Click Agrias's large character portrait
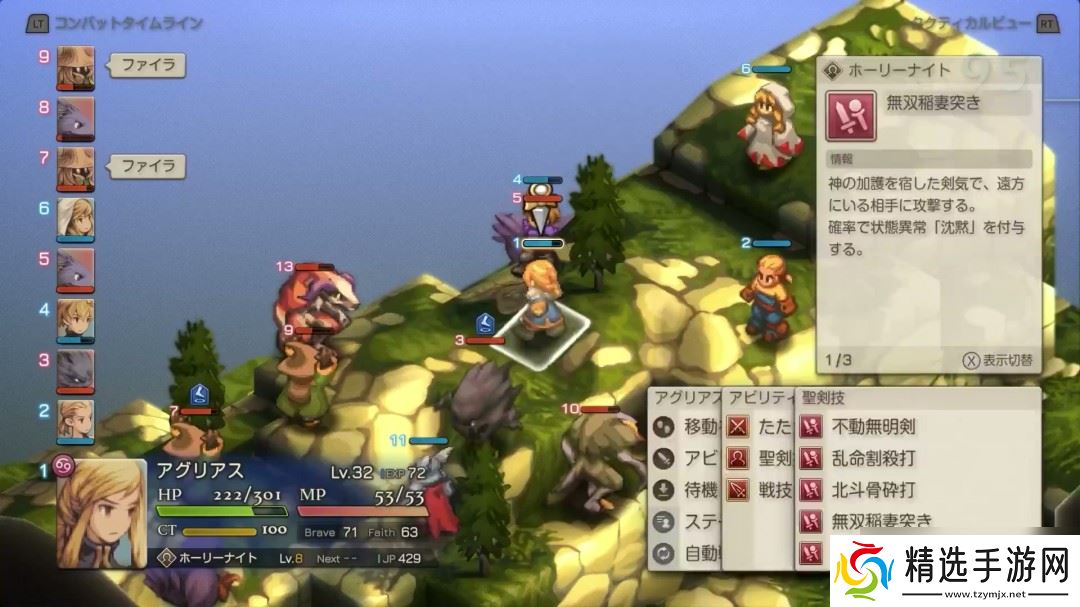Viewport: 1080px width, 607px height. [101, 512]
